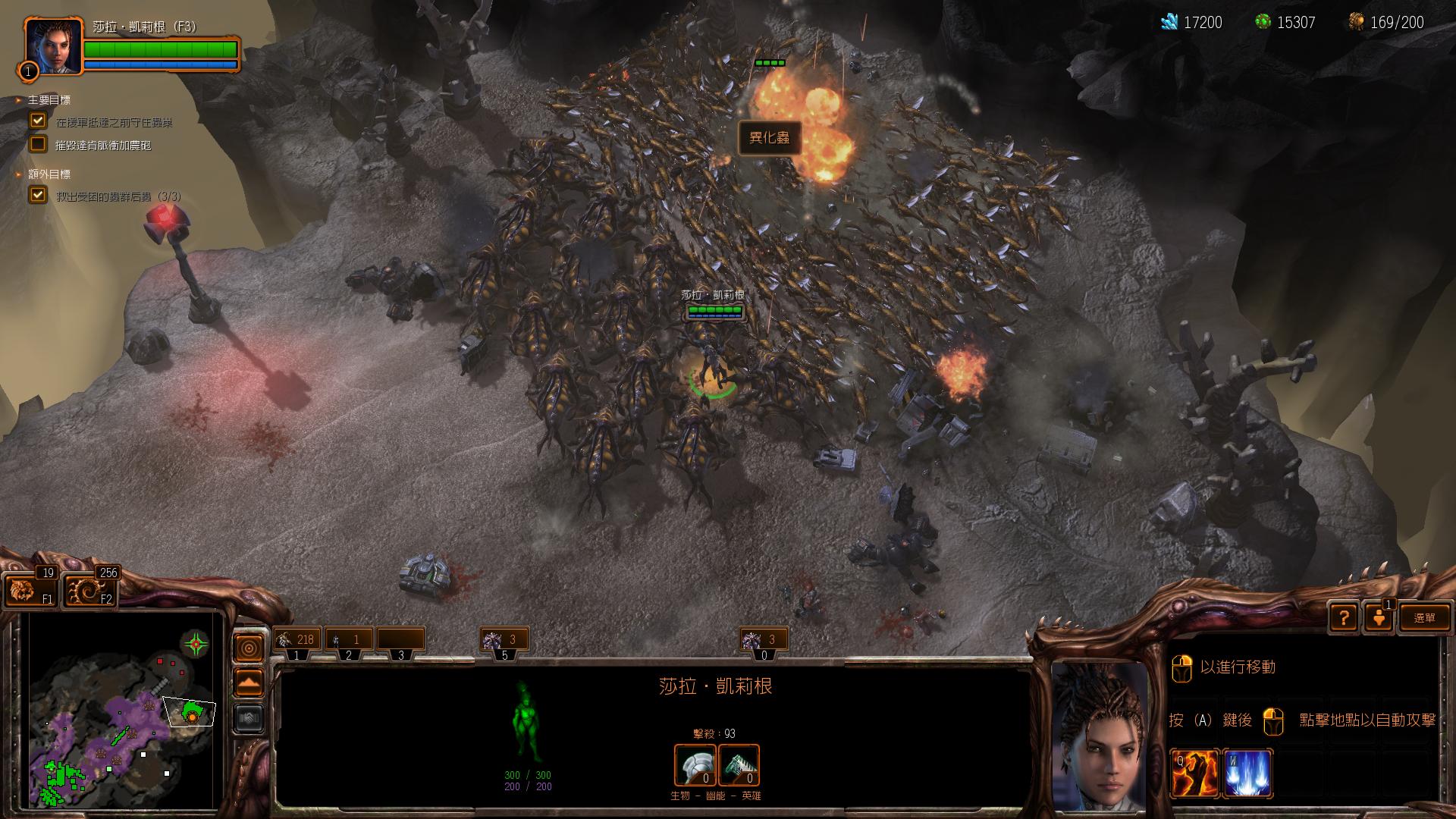
Task: Collapse the 額外目標 bonus objectives list
Action: [19, 174]
